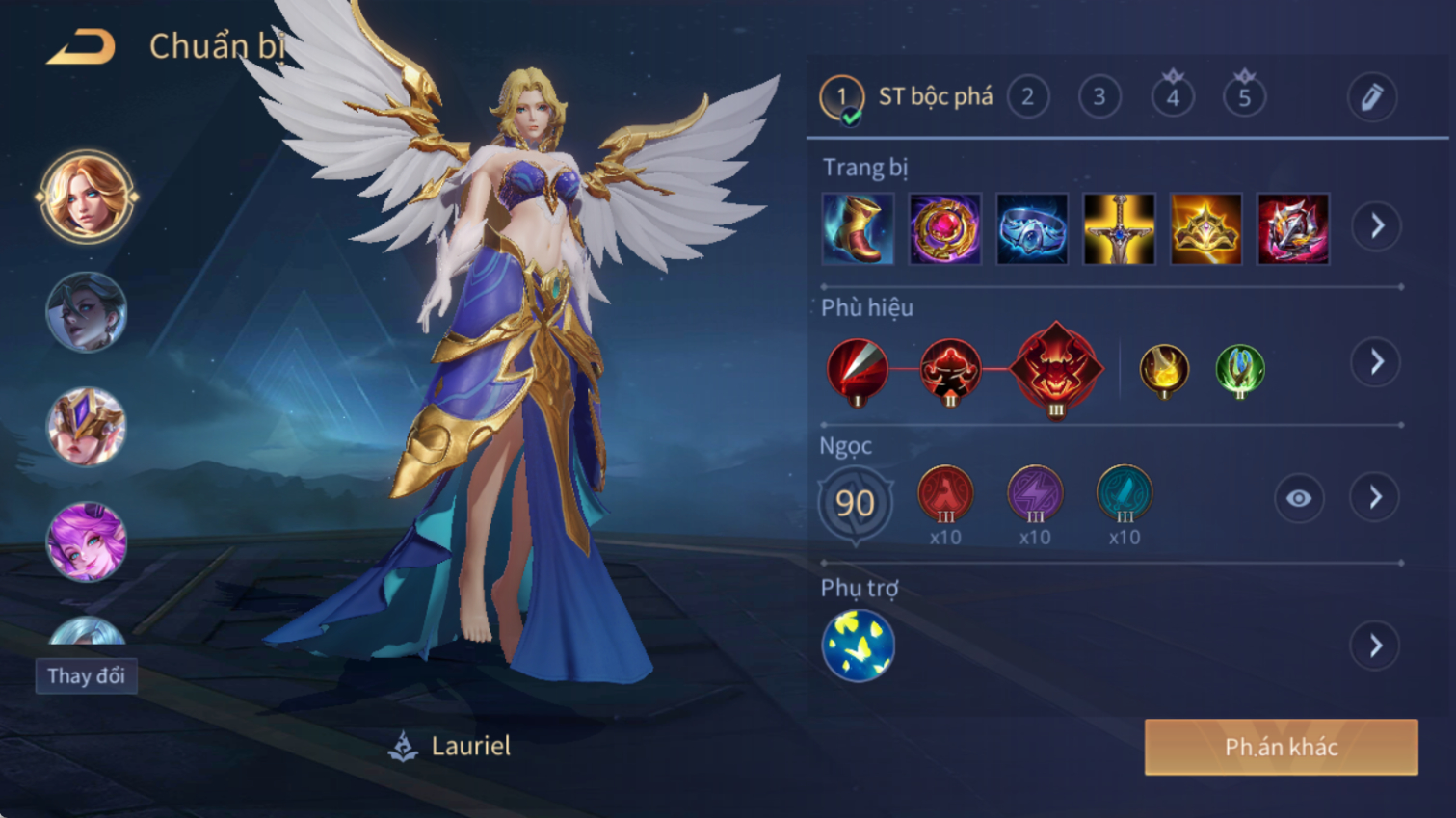Viewport: 1456px width, 818px height.
Task: Select the Phụ trợ support skill icon
Action: [x=858, y=646]
